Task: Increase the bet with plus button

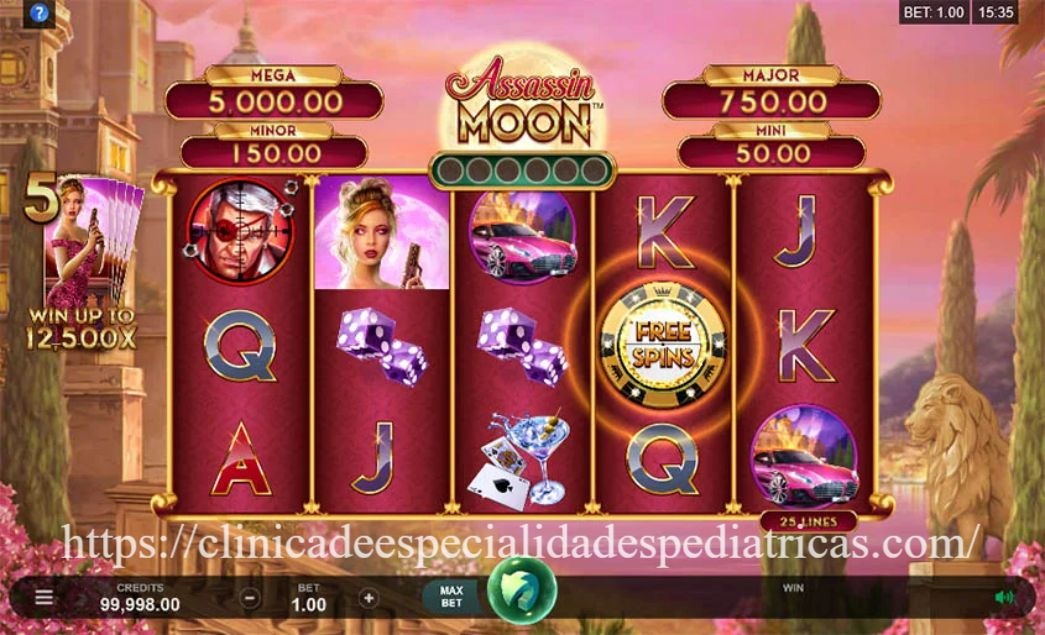Action: (x=369, y=598)
